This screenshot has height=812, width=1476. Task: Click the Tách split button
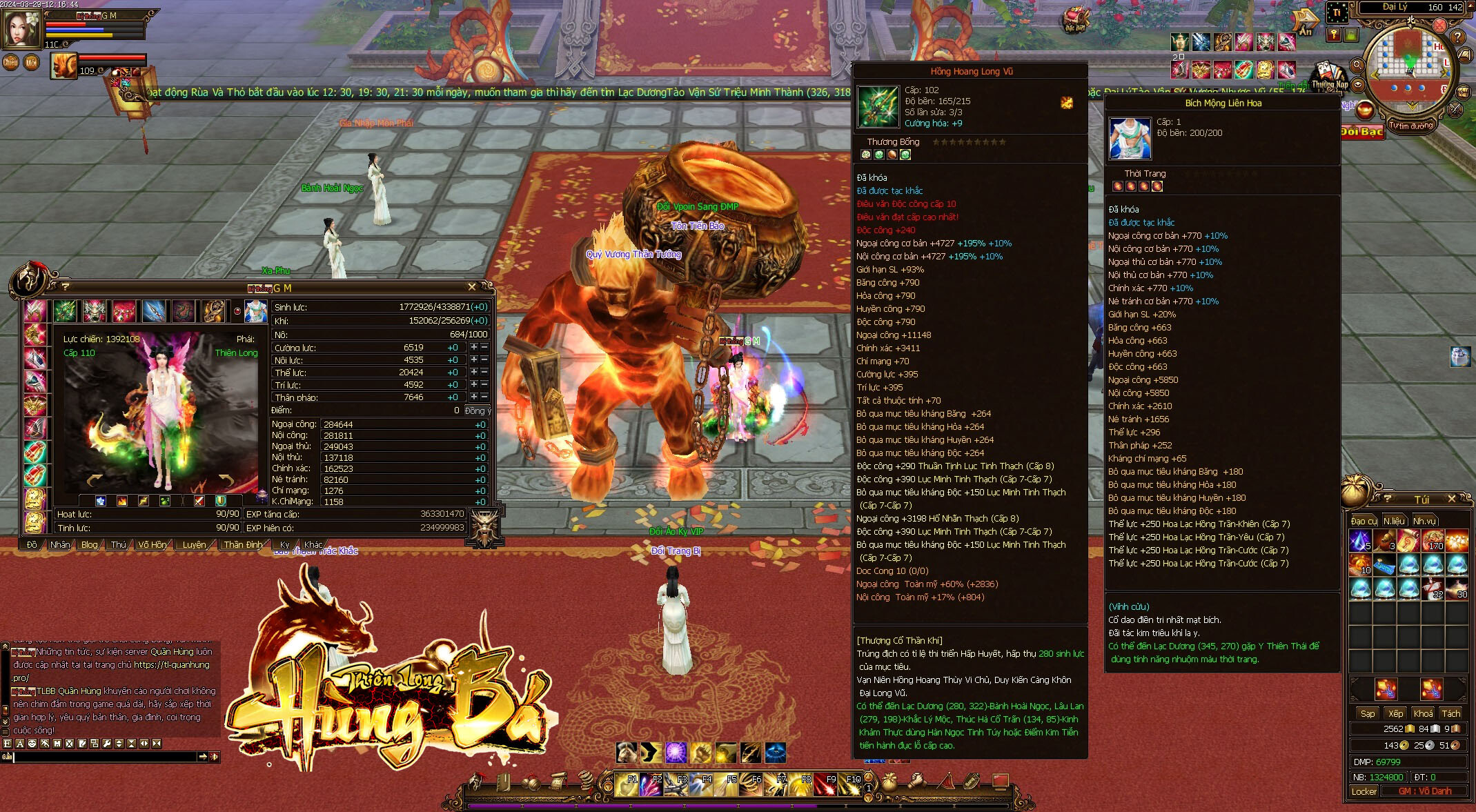point(1451,713)
